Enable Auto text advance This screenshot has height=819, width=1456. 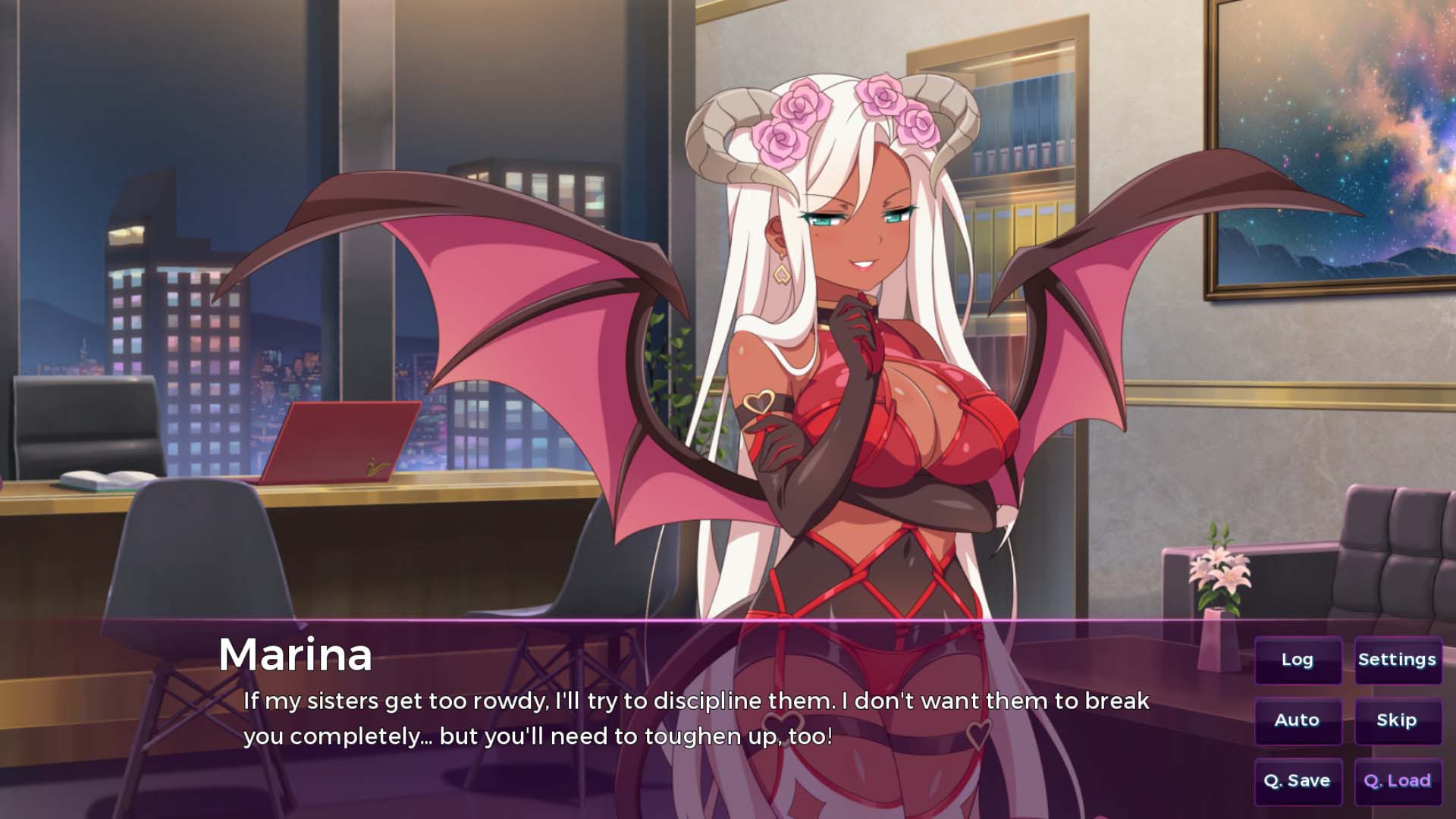pyautogui.click(x=1298, y=720)
